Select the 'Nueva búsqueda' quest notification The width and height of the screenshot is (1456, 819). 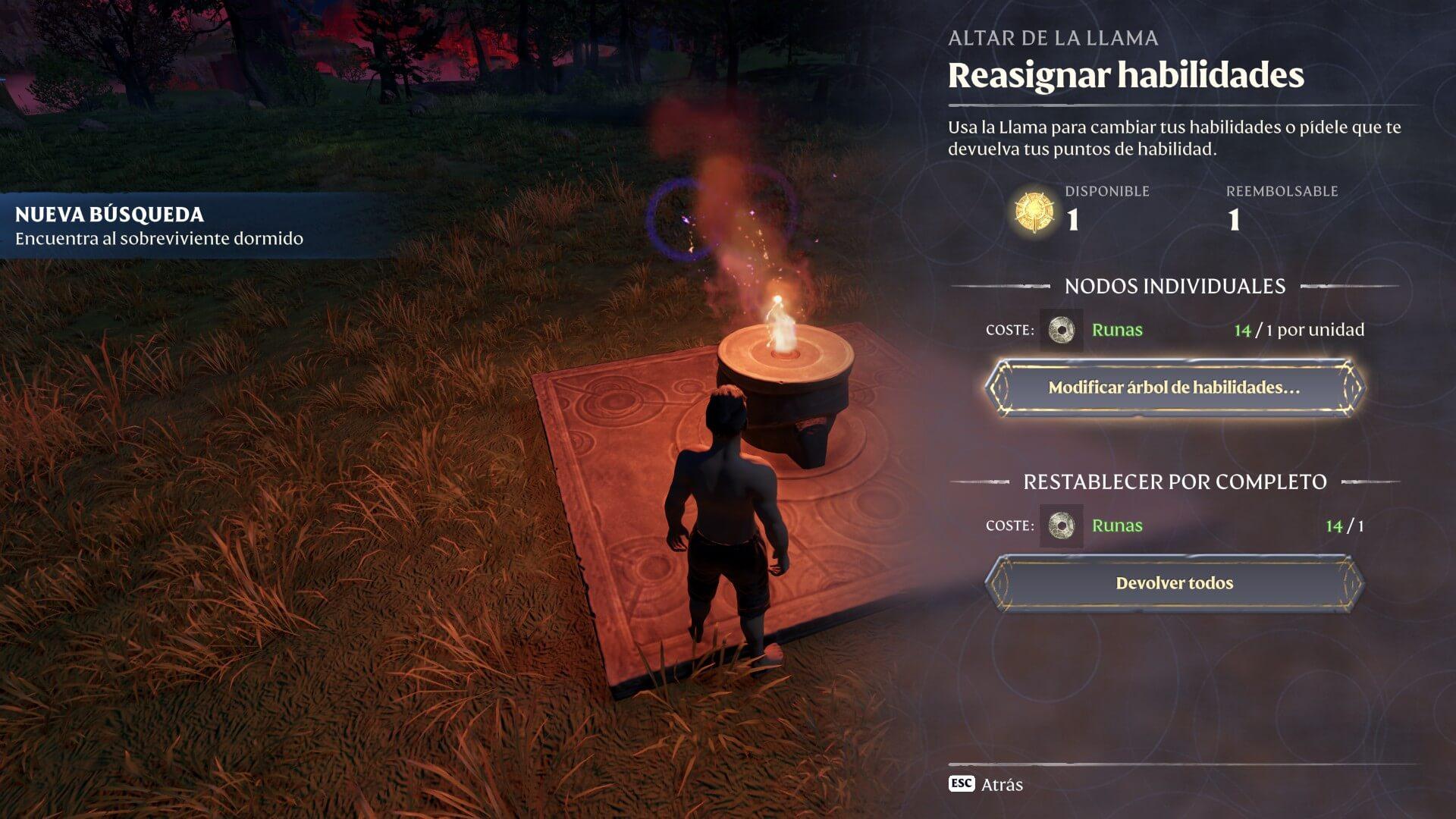159,226
